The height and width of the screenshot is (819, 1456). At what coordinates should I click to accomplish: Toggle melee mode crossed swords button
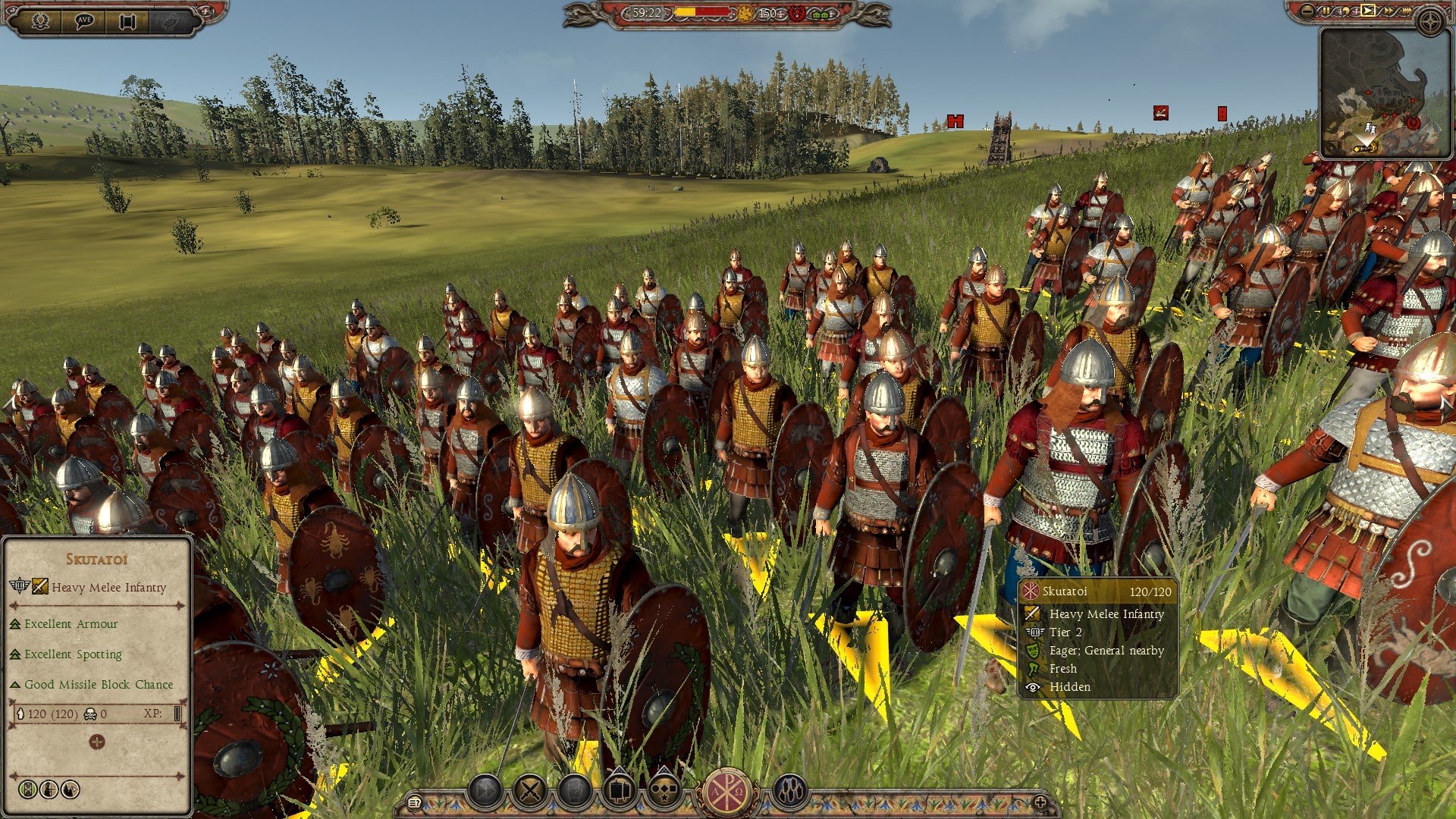[x=530, y=792]
